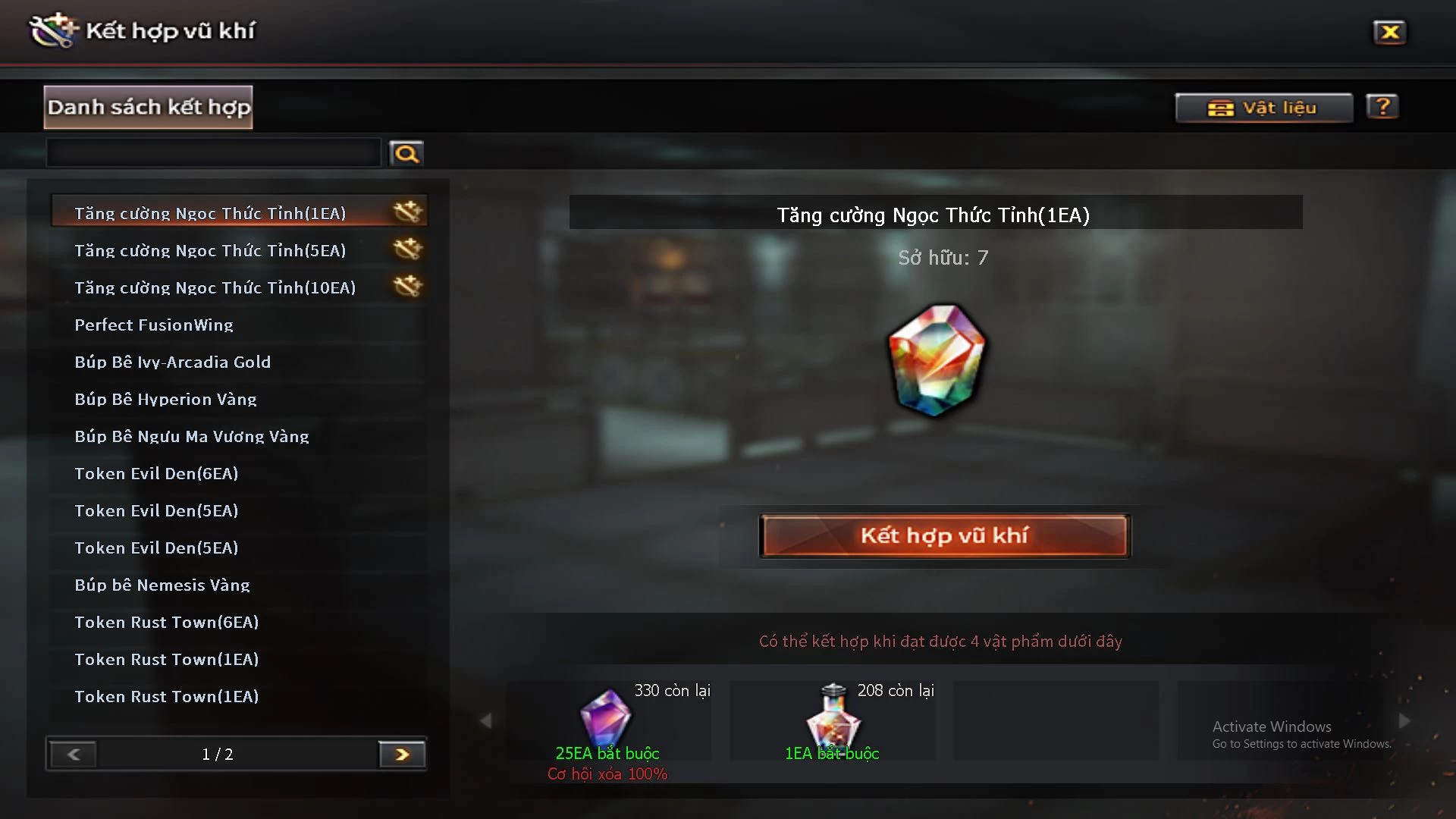Pick Búp Bê Ivy-Arcadia Gold from the list

point(172,362)
